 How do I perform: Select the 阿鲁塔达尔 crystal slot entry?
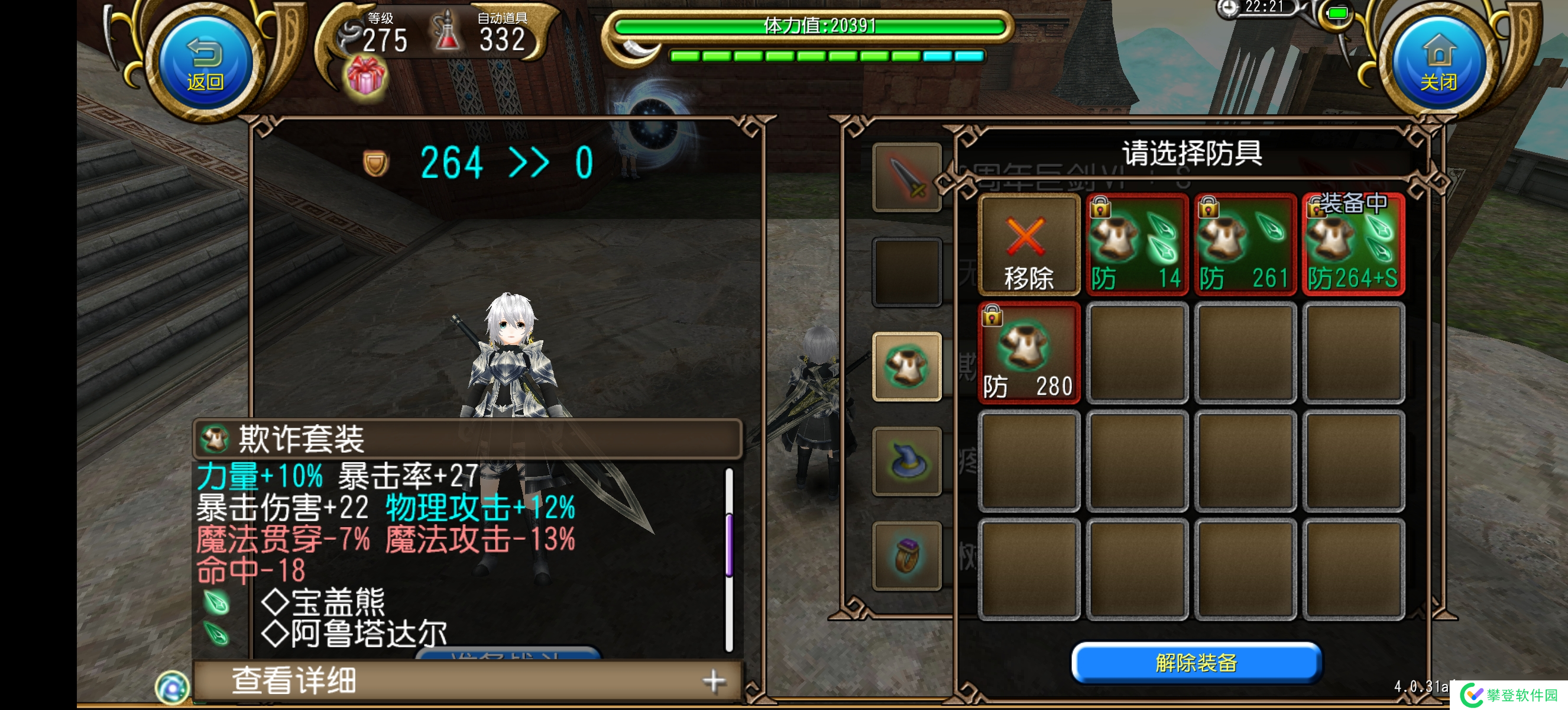tap(368, 634)
